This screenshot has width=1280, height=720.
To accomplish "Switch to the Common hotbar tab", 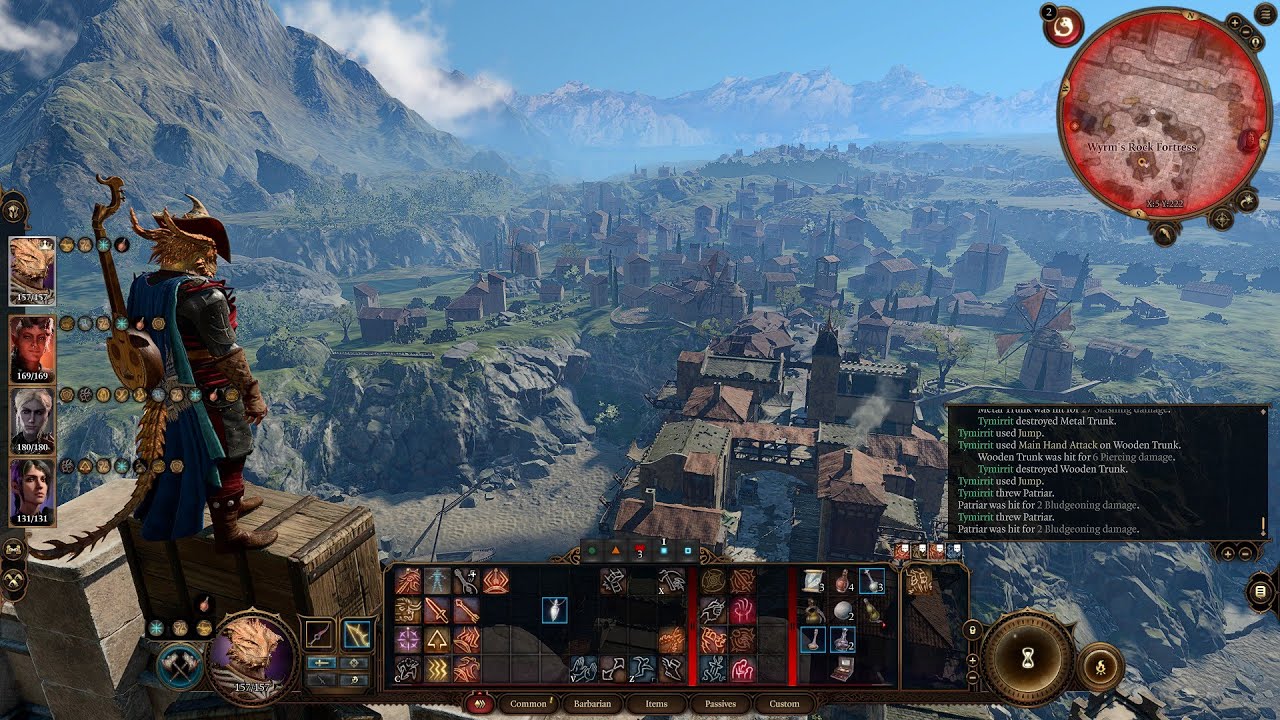I will click(528, 704).
